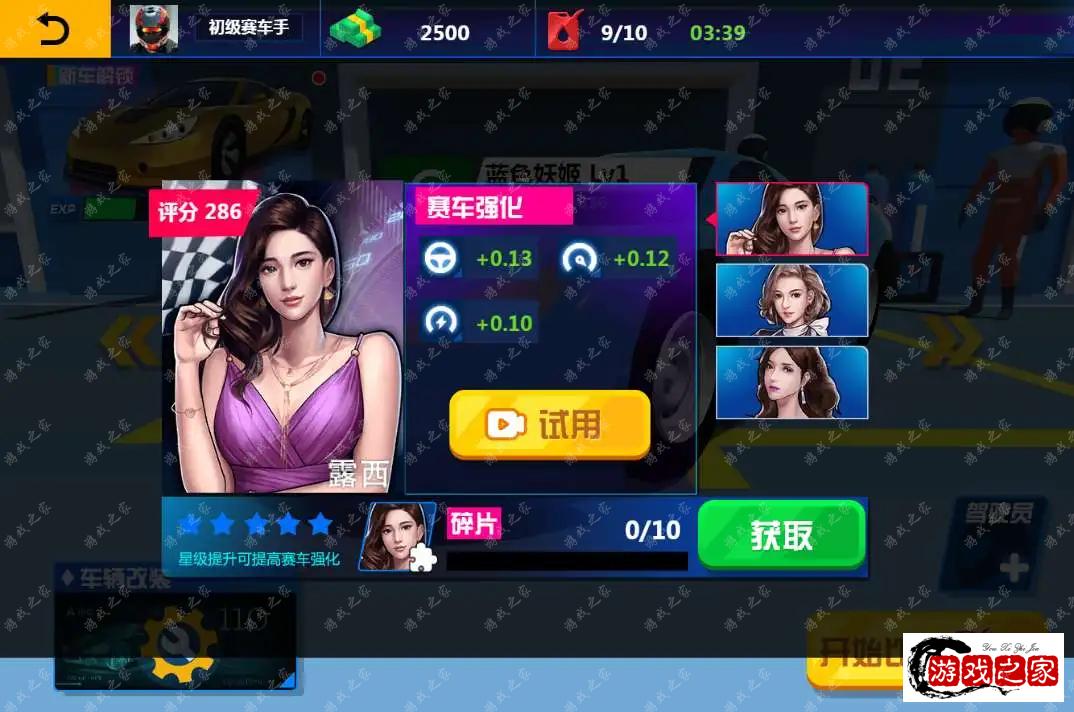The width and height of the screenshot is (1074, 712).
Task: Open the 初级赛车手 player profile avatar
Action: [154, 30]
